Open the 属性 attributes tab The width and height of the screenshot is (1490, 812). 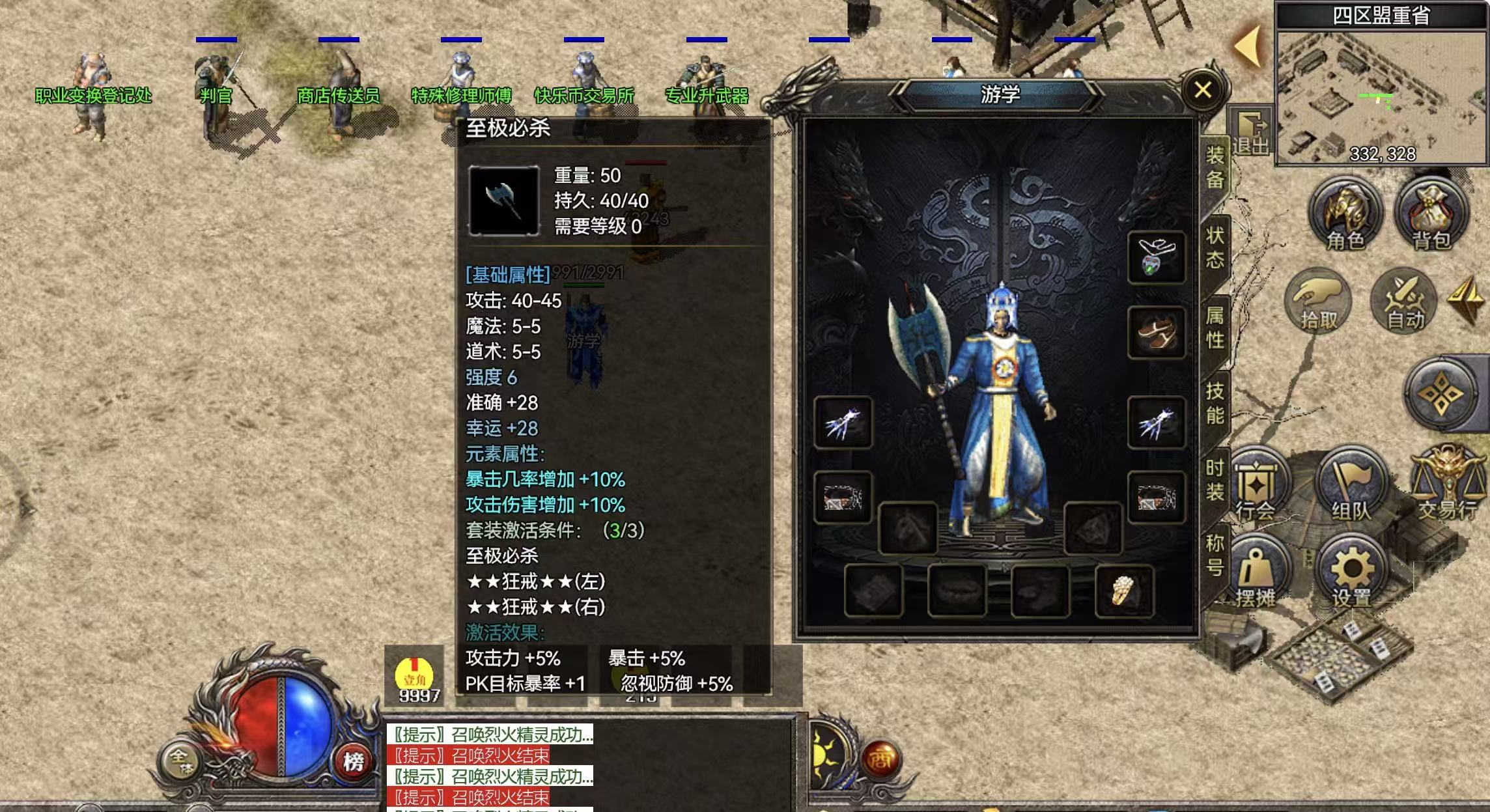[x=1215, y=328]
